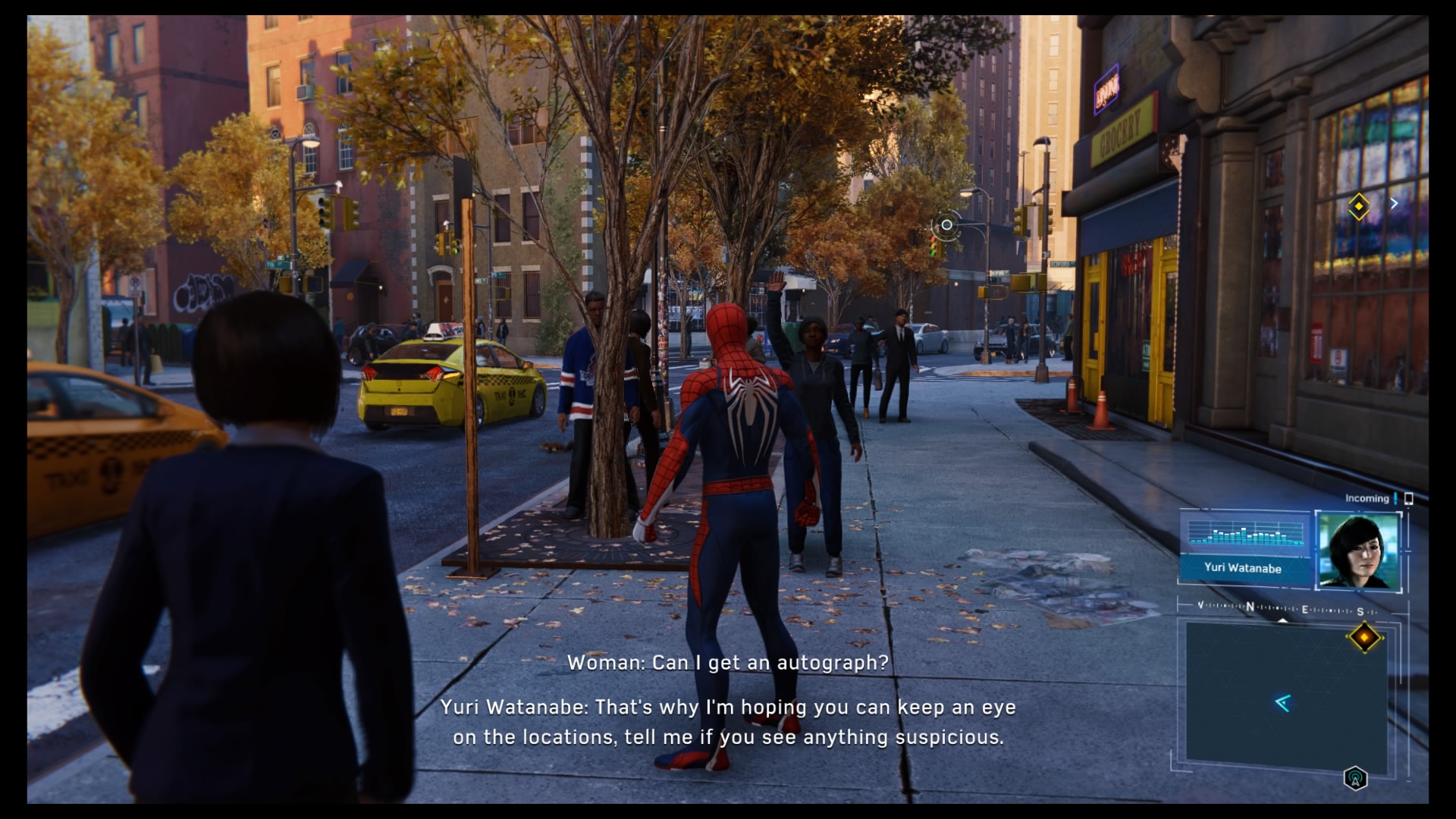This screenshot has width=1456, height=819.
Task: Click Yuri Watanabe's caller portrait
Action: (1358, 551)
